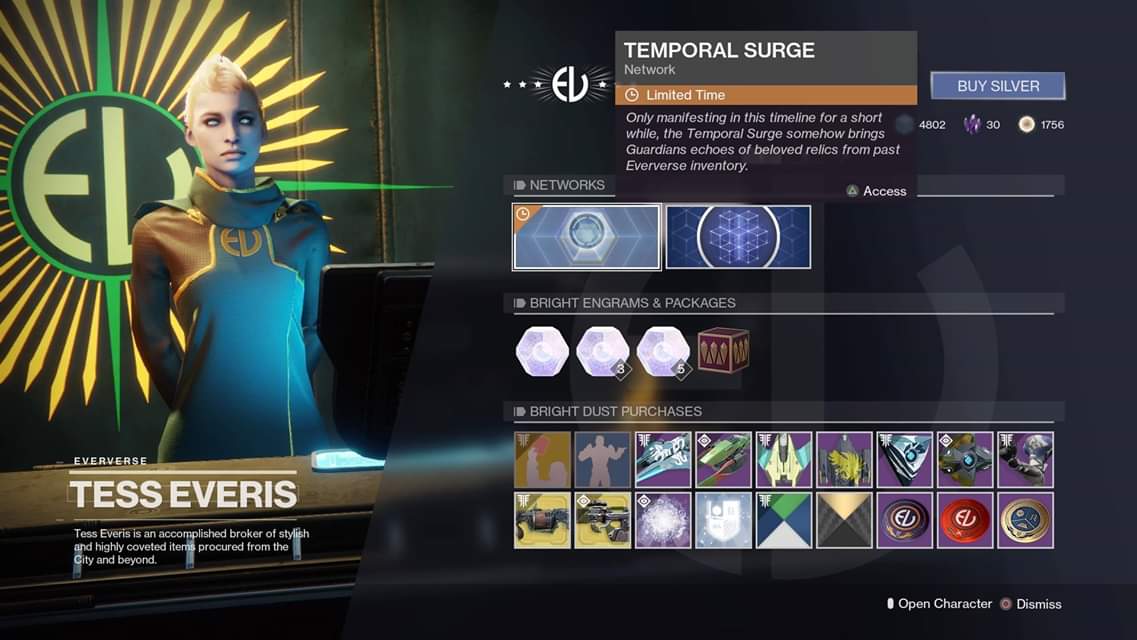Choose the white sparkle burst effect item
This screenshot has width=1137, height=640.
pyautogui.click(x=663, y=520)
